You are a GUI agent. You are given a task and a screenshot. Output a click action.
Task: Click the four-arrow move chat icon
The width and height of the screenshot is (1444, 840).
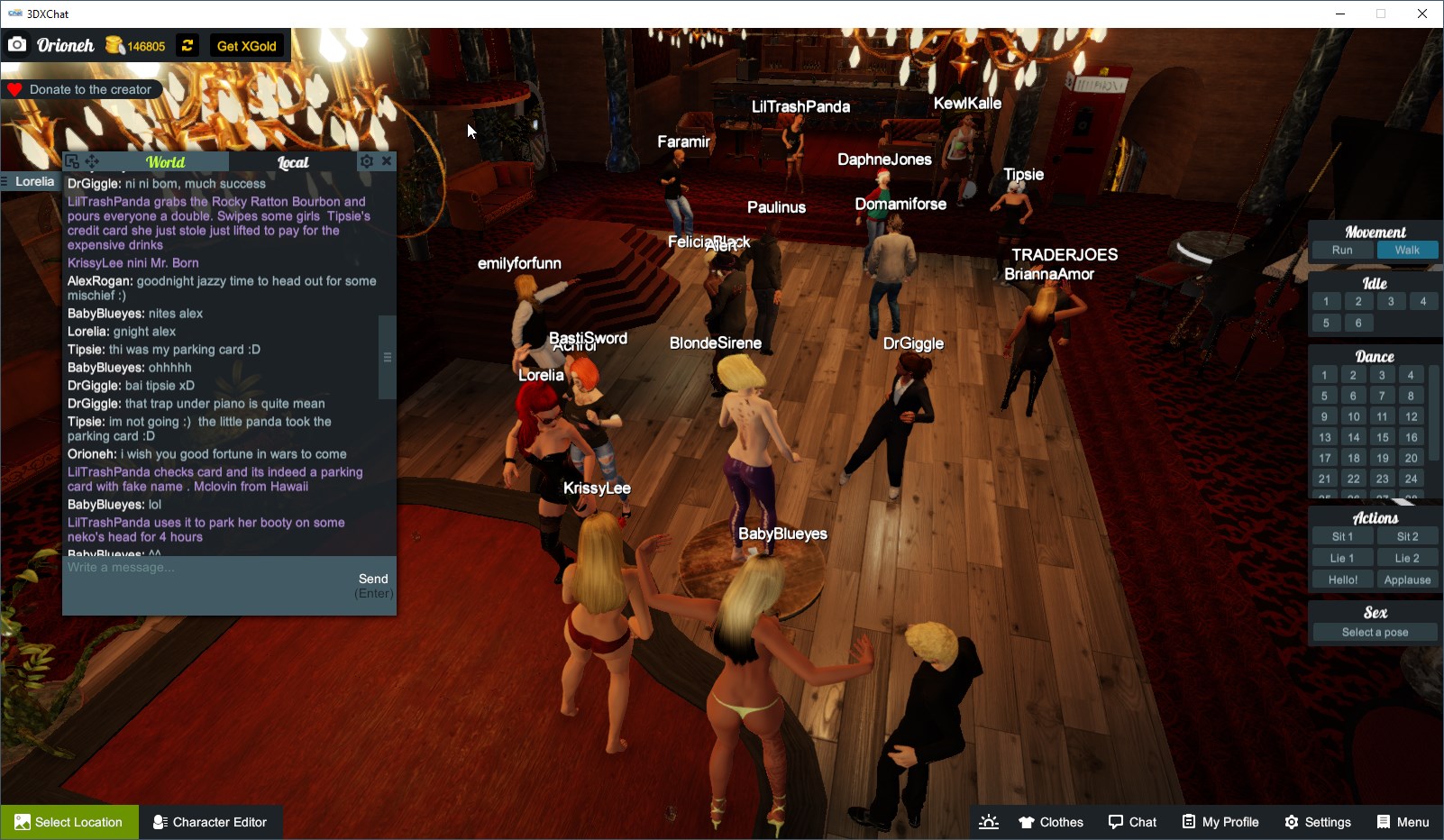pyautogui.click(x=91, y=160)
